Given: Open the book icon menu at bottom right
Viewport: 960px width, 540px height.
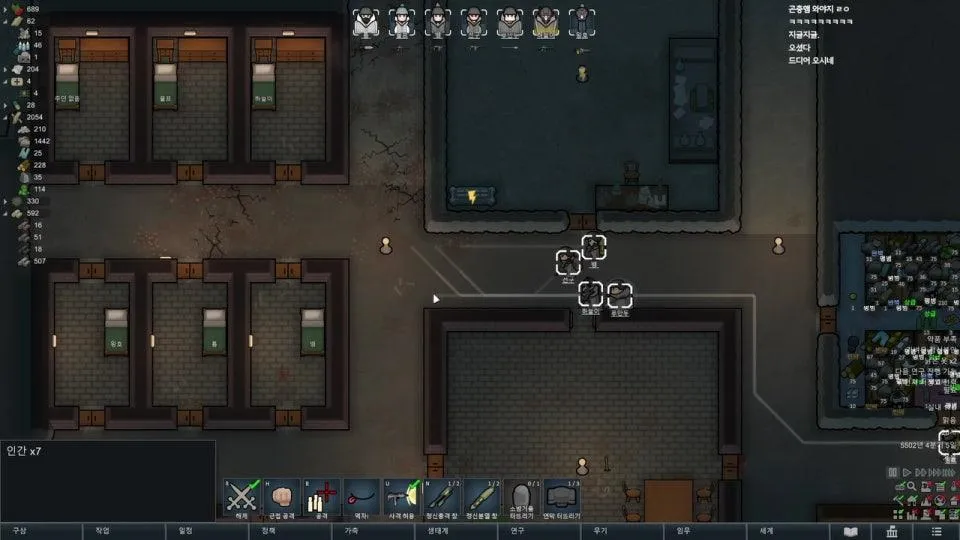Looking at the screenshot, I should click(x=852, y=531).
